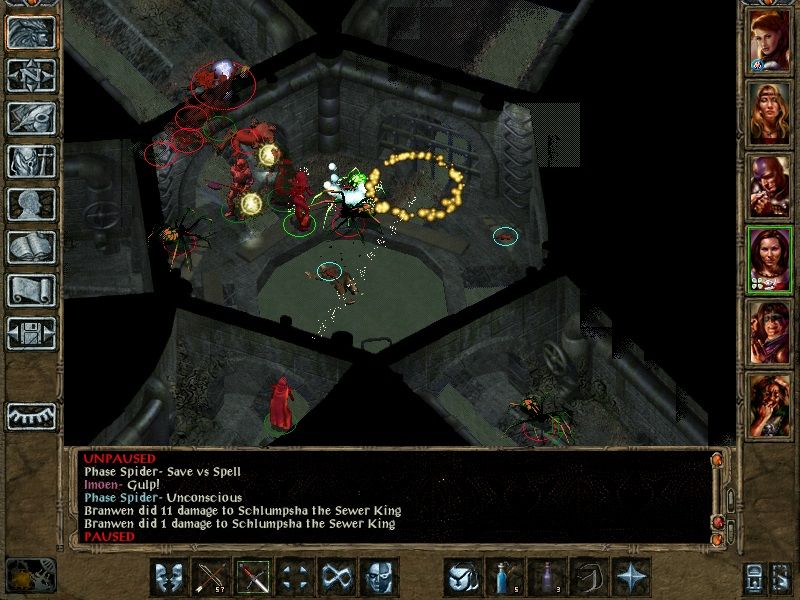
Task: Use the blue potion quick item
Action: click(504, 578)
